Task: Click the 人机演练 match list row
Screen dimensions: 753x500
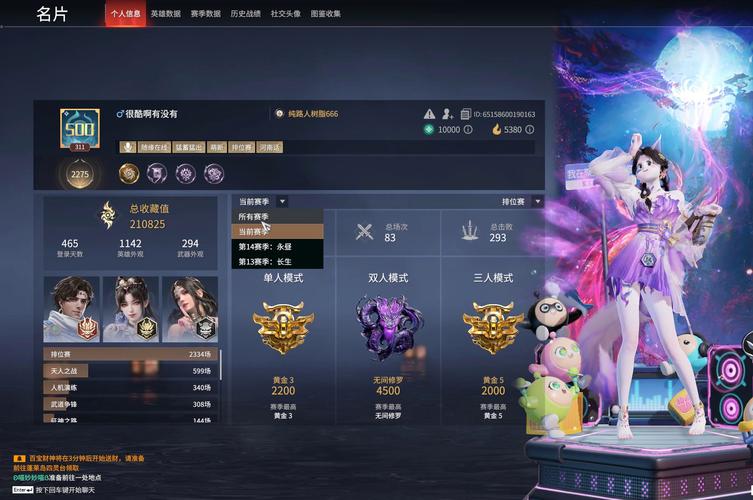Action: (x=131, y=387)
